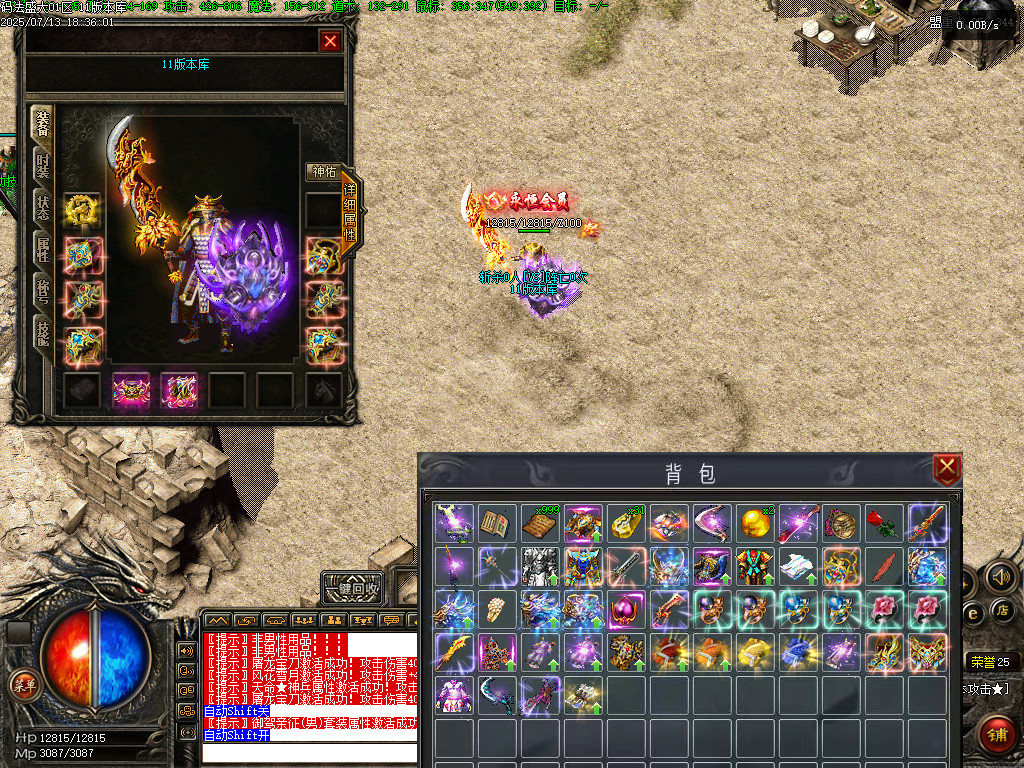The image size is (1024, 768).
Task: Click the 神佑 button
Action: pyautogui.click(x=323, y=171)
